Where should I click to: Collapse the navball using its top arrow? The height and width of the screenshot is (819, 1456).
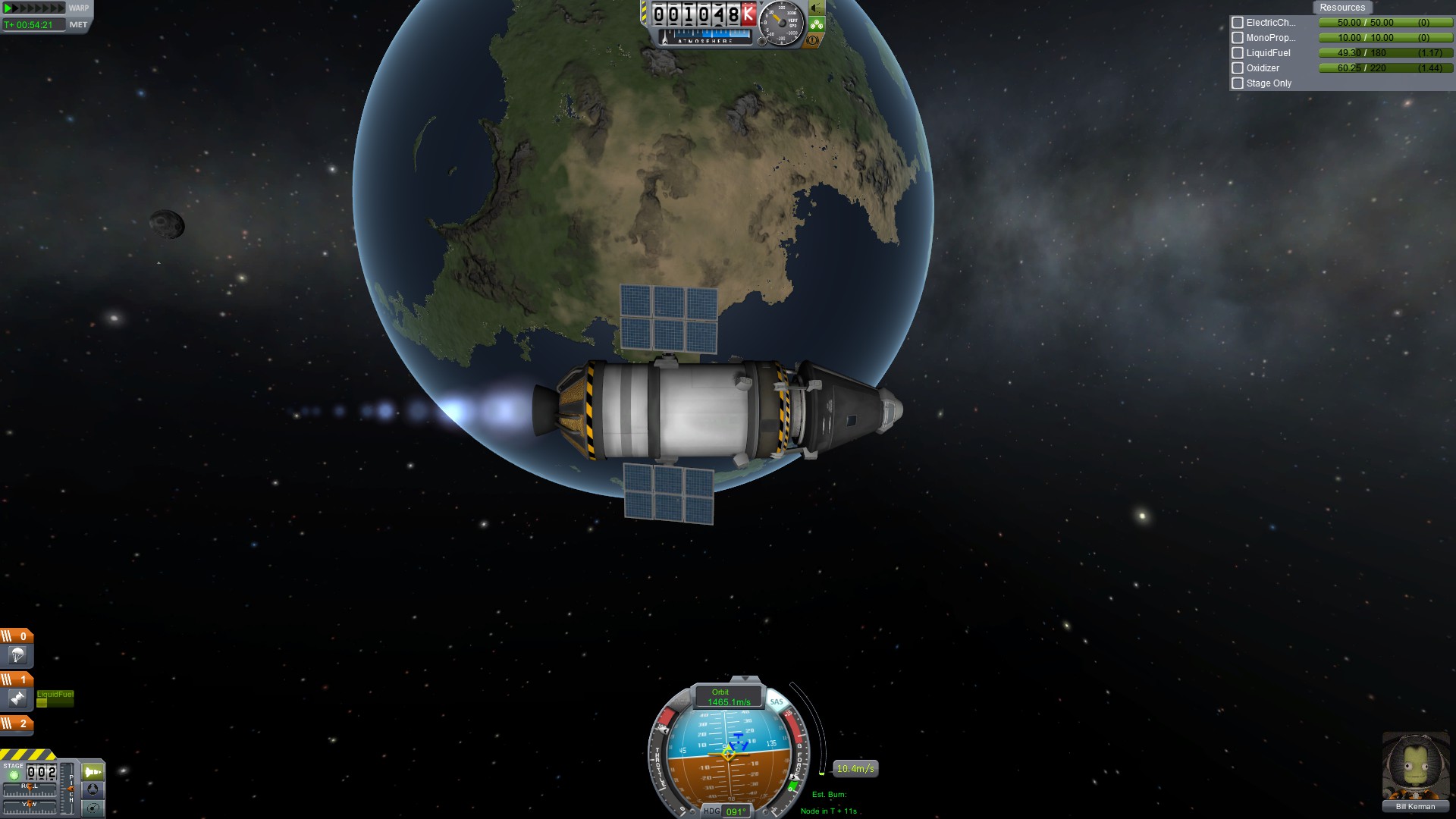[745, 679]
